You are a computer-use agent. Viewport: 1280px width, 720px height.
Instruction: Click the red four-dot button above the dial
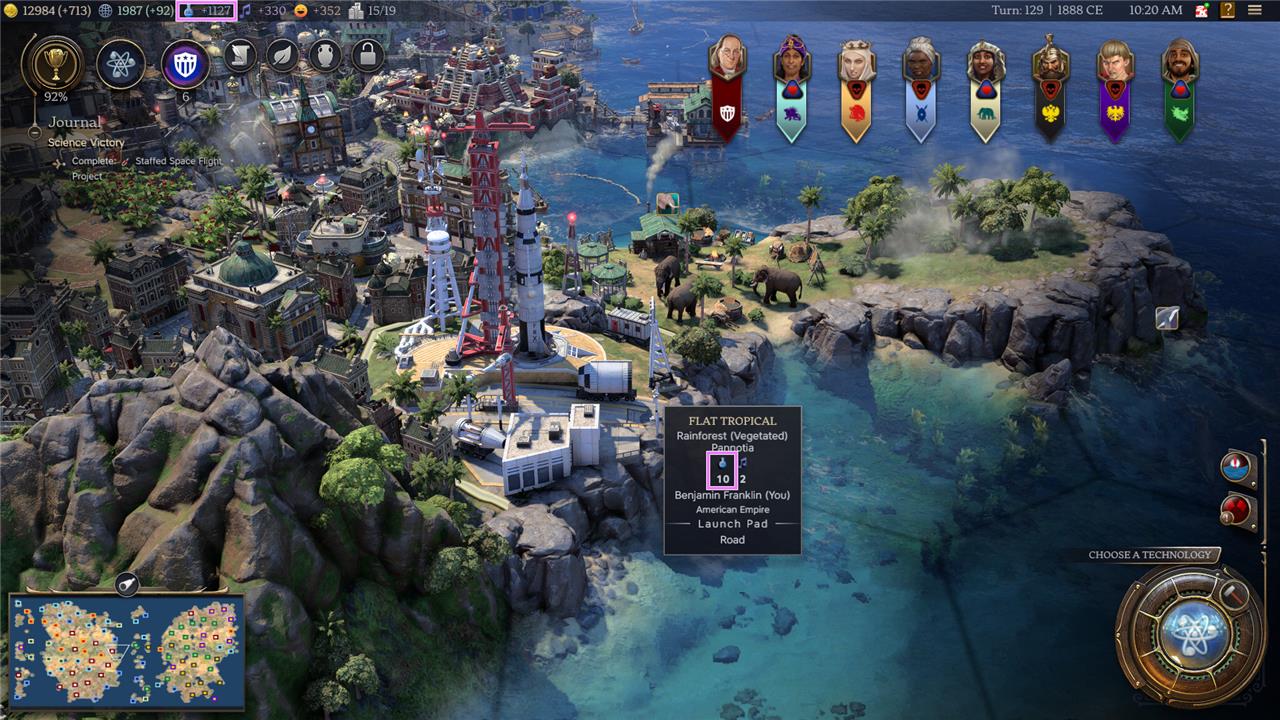coord(1235,510)
